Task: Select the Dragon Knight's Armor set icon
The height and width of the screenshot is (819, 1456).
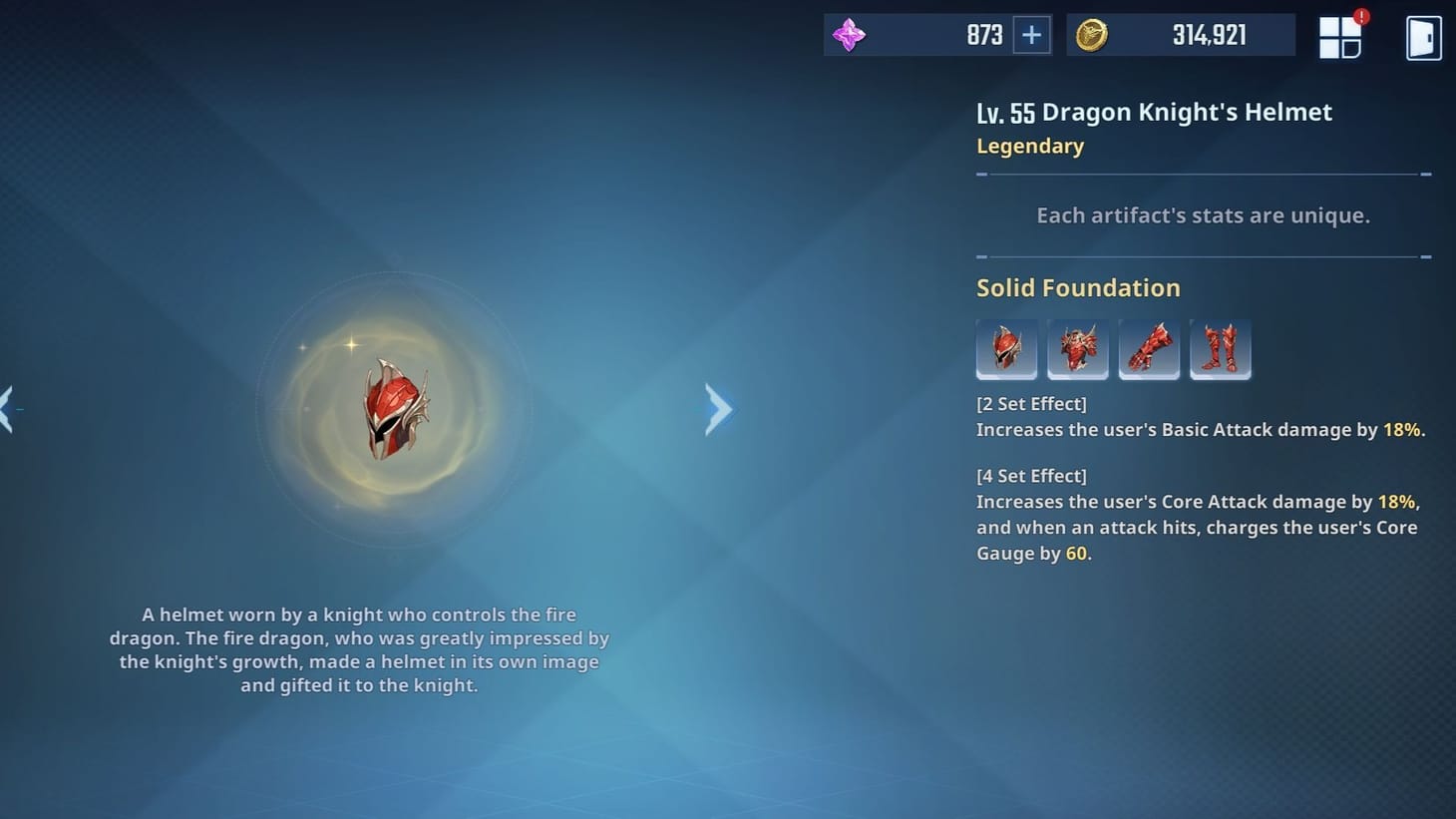Action: [1078, 349]
